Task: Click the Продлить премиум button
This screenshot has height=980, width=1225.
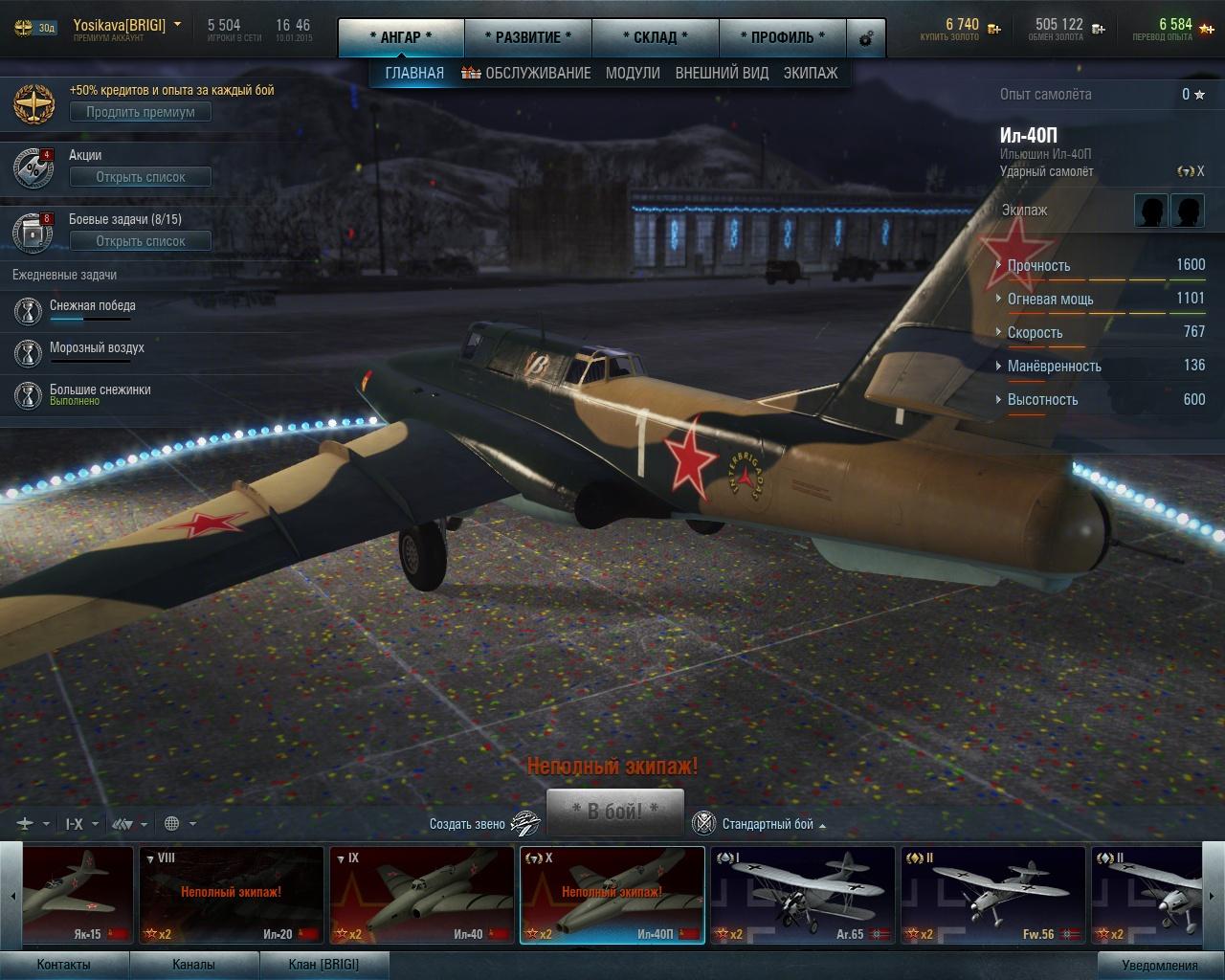Action: tap(141, 112)
